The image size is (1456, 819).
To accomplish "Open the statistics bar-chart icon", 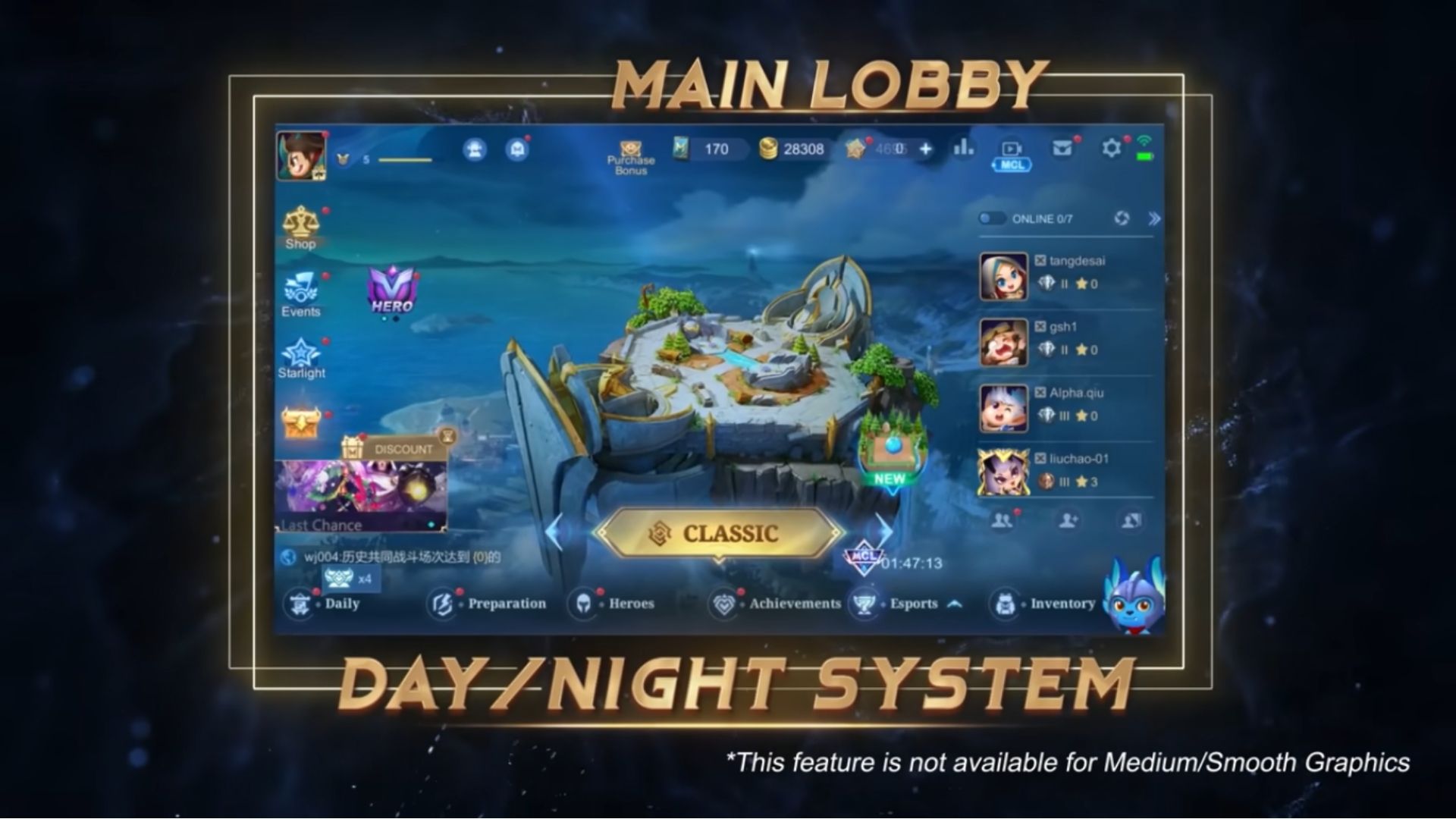I will tap(963, 149).
